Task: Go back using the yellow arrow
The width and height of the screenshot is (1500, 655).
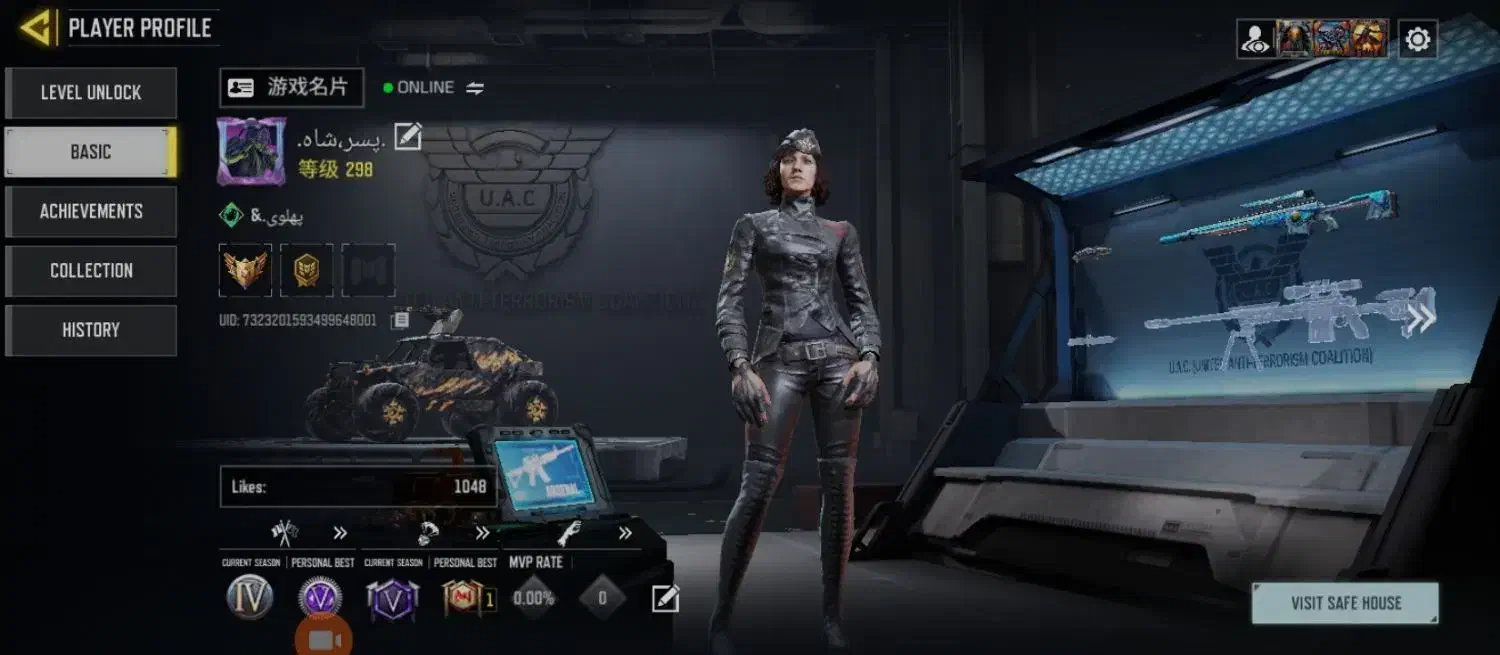Action: pos(36,28)
